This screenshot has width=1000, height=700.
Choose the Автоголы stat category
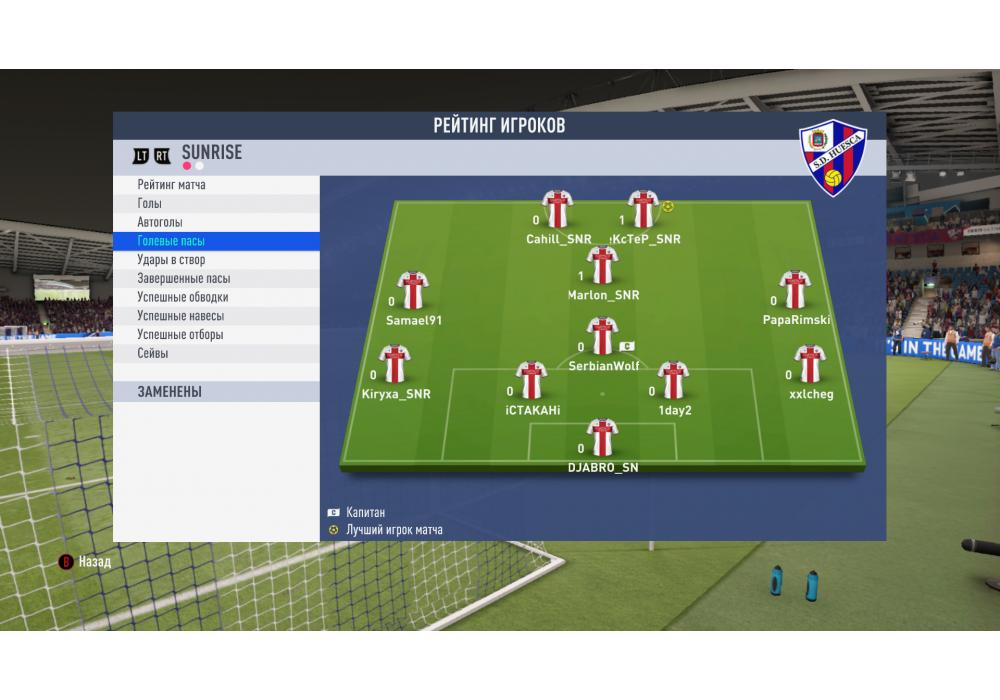click(x=160, y=222)
